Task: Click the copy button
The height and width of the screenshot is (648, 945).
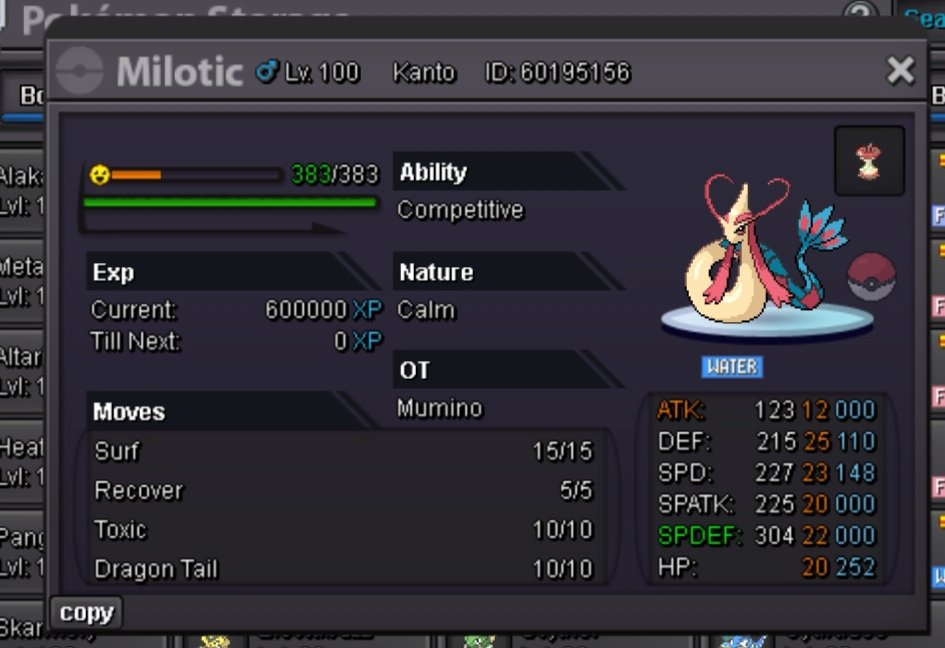Action: tap(86, 613)
